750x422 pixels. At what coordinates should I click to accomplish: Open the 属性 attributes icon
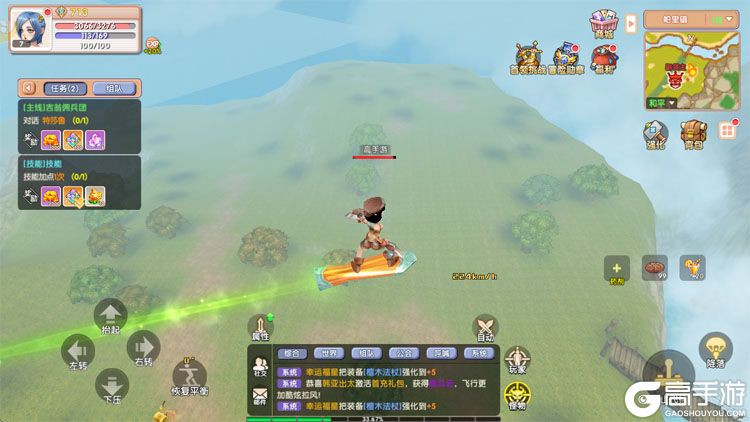261,328
